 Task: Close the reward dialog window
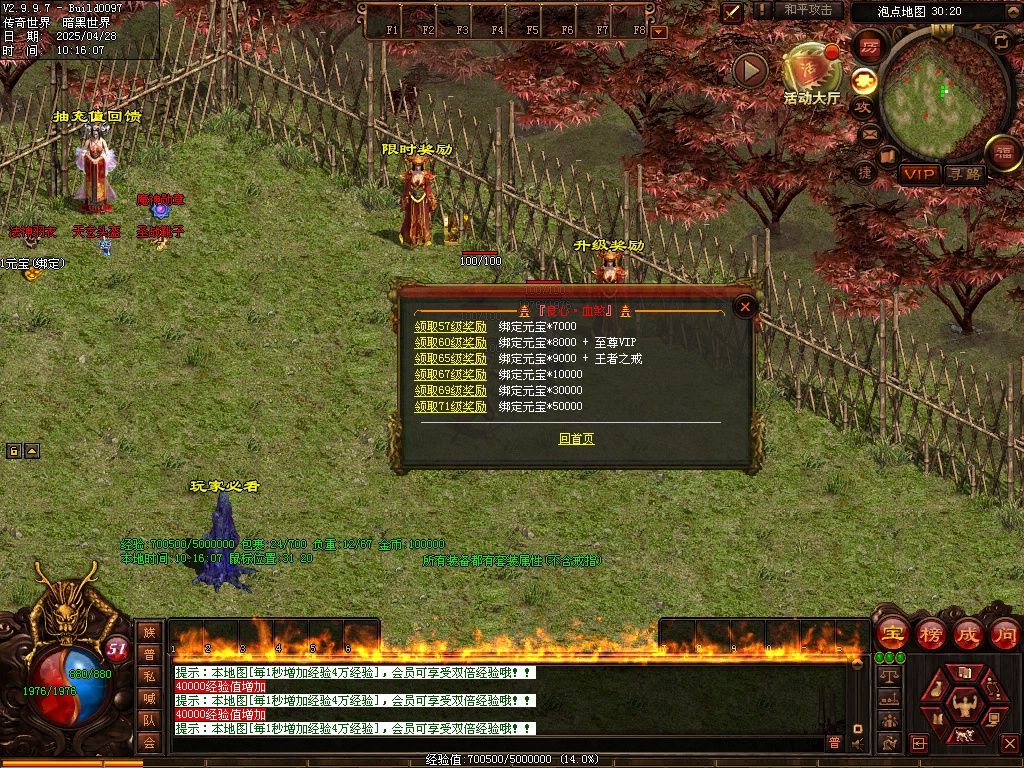745,307
